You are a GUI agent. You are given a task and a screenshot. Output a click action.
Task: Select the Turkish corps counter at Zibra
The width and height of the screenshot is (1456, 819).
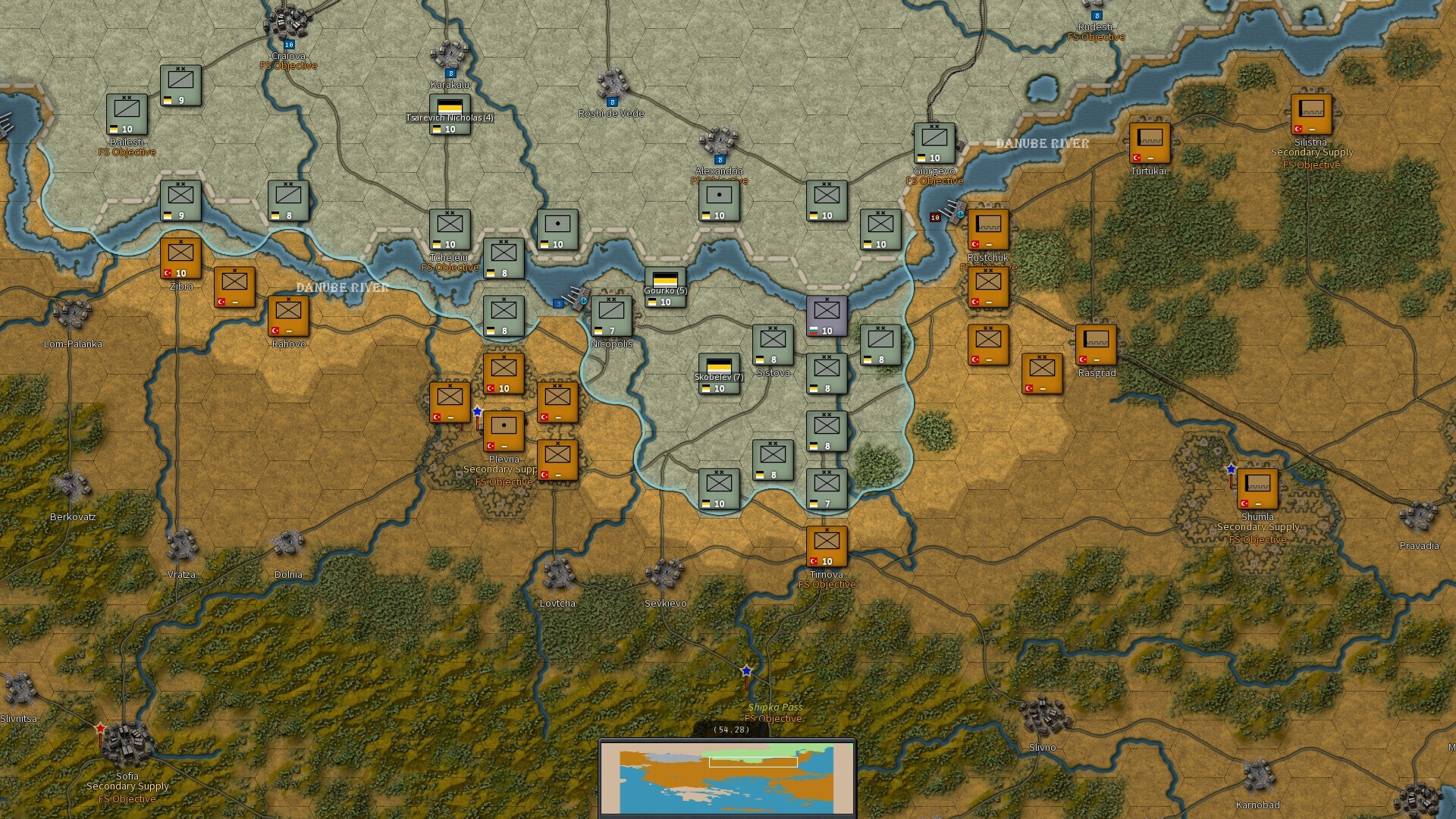pyautogui.click(x=180, y=259)
